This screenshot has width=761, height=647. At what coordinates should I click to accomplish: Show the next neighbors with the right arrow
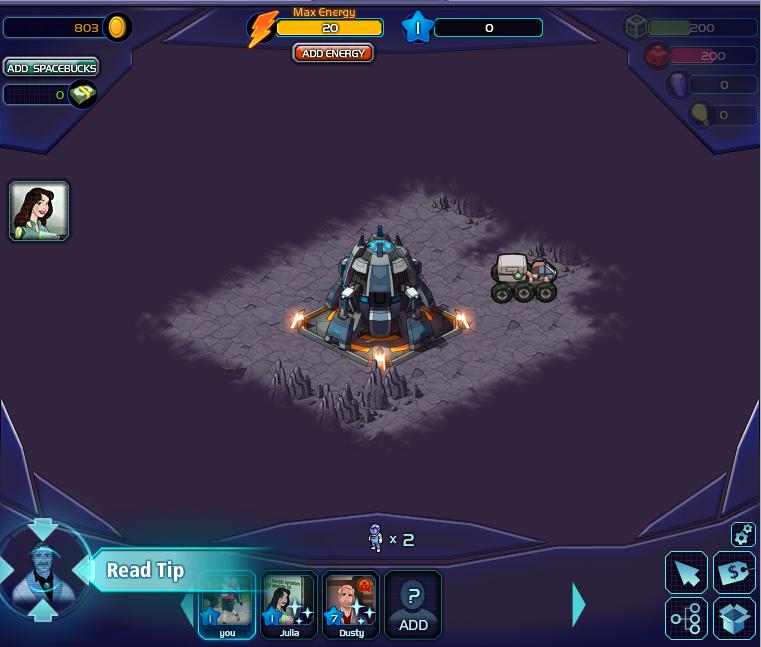pyautogui.click(x=578, y=604)
